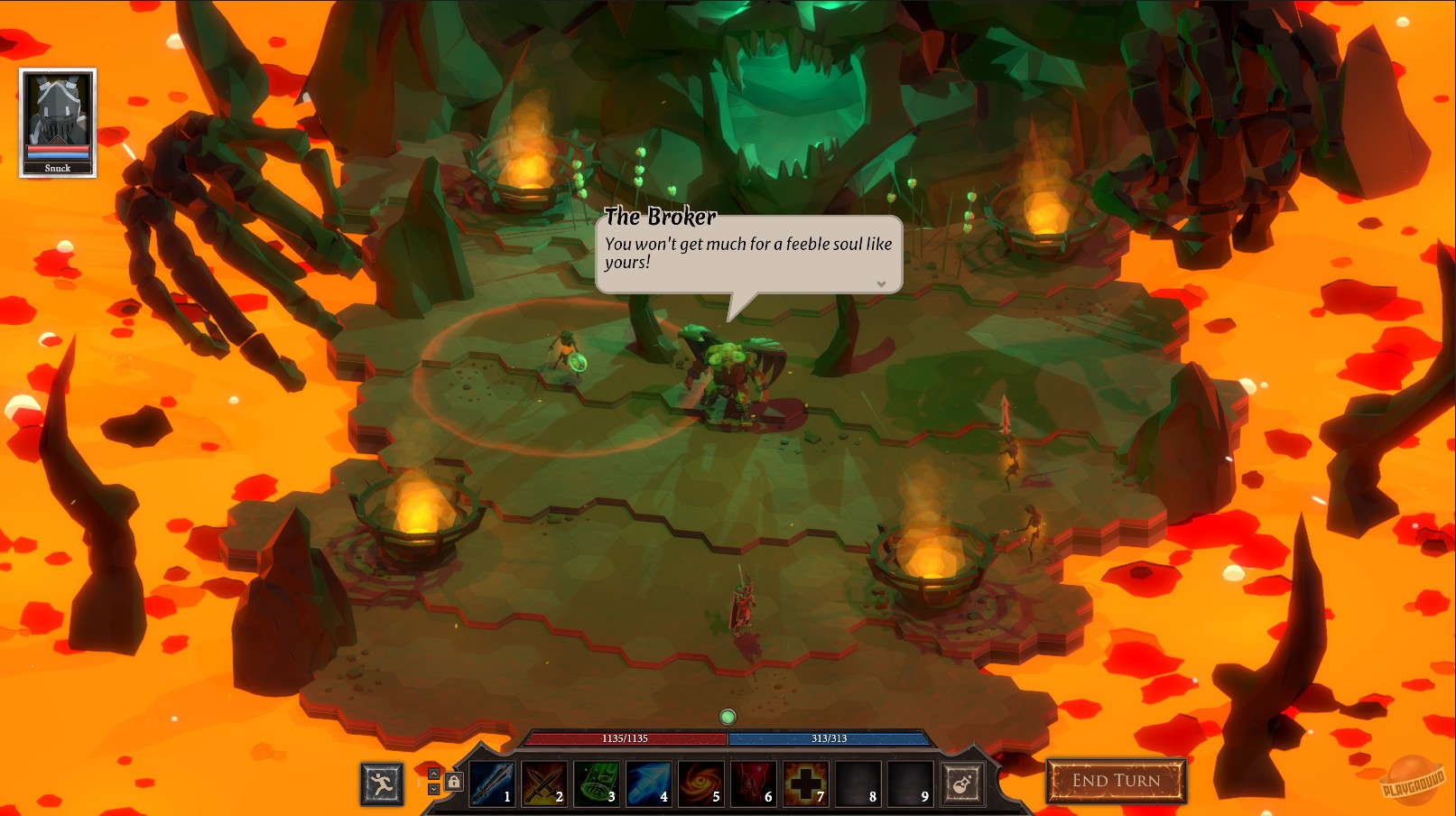Trigger the swirling vortex skill in slot 5
This screenshot has width=1456, height=816.
point(701,782)
